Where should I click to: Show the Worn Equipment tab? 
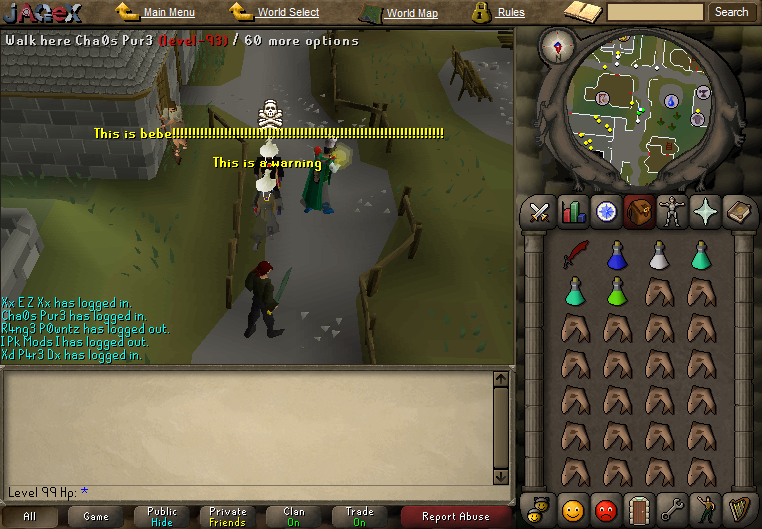pos(670,211)
